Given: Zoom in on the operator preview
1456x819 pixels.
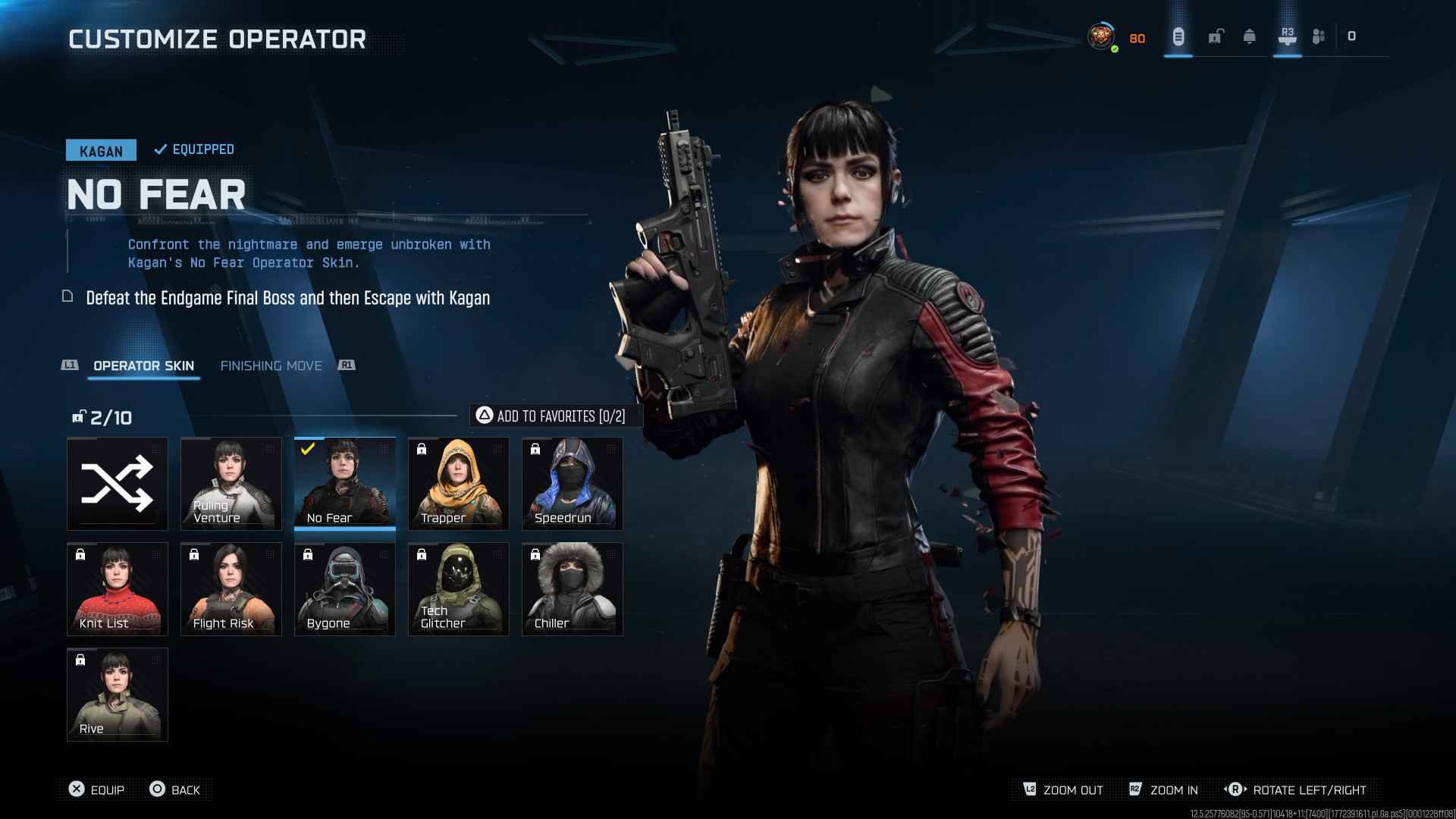Looking at the screenshot, I should tap(1164, 789).
